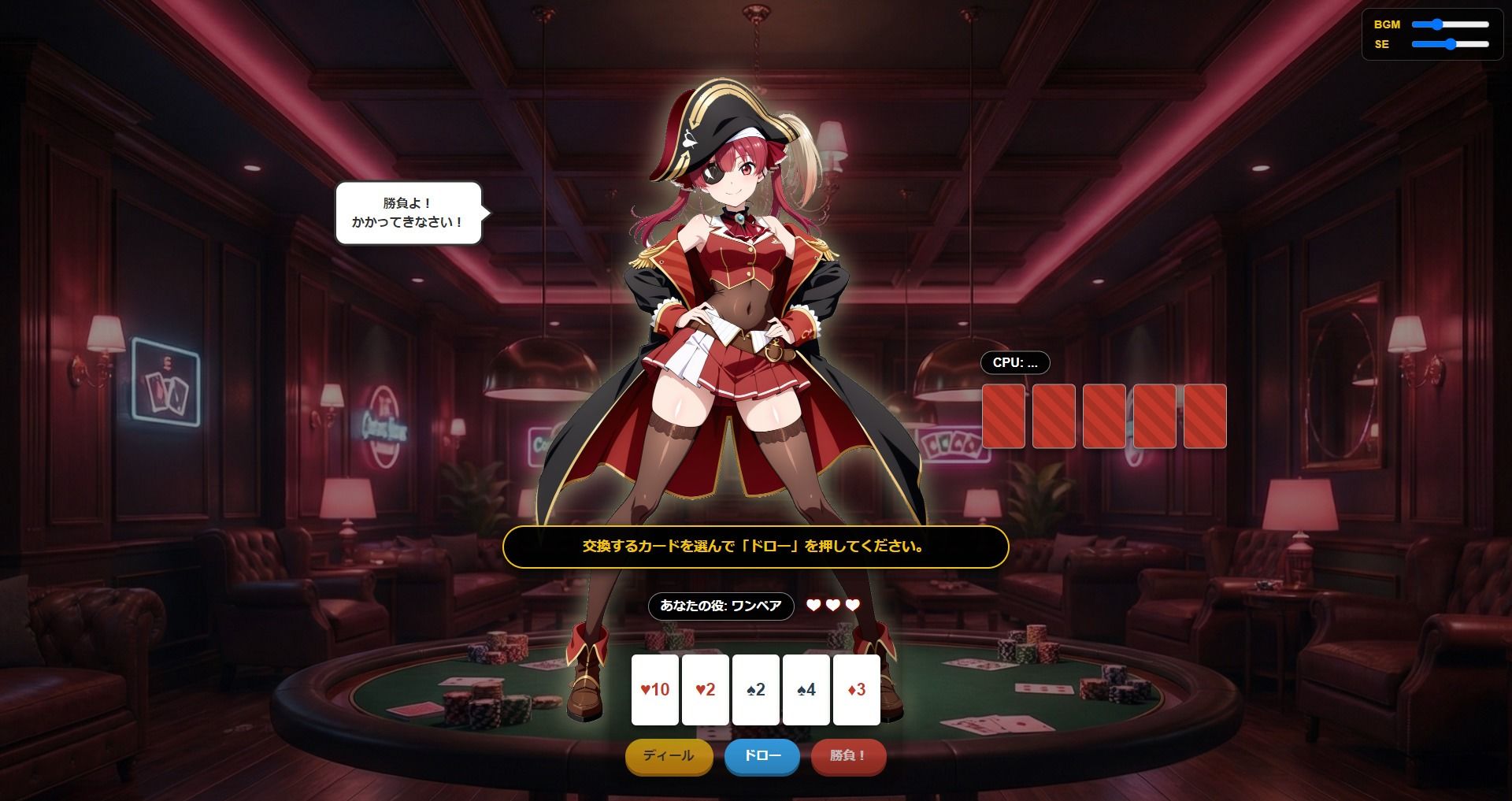Select the ♦3 card for exchange

coord(856,690)
